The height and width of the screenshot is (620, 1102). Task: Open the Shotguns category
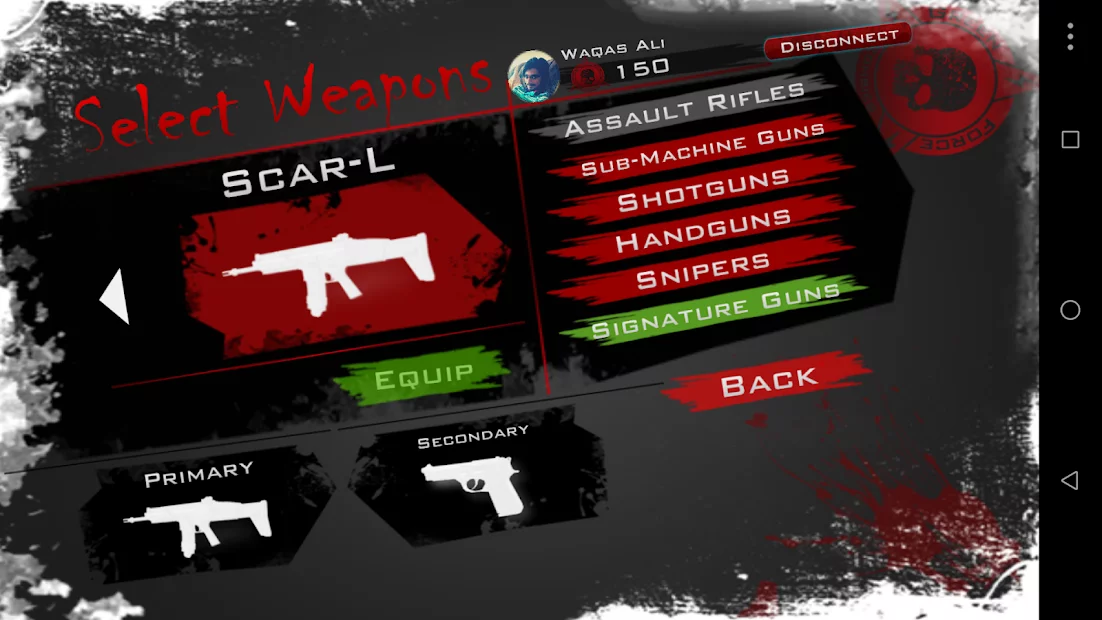tap(704, 192)
